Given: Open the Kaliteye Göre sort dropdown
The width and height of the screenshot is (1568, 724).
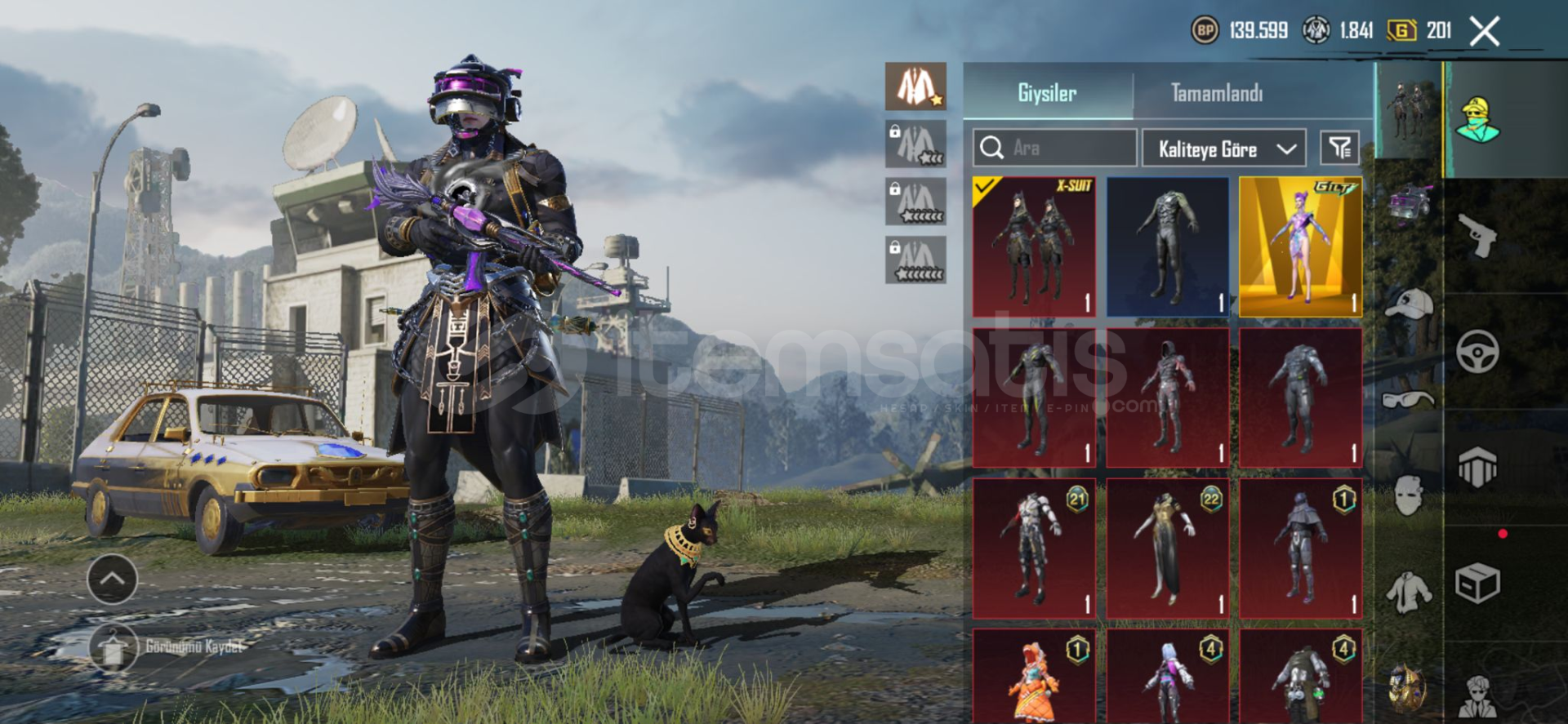Looking at the screenshot, I should pos(1223,149).
